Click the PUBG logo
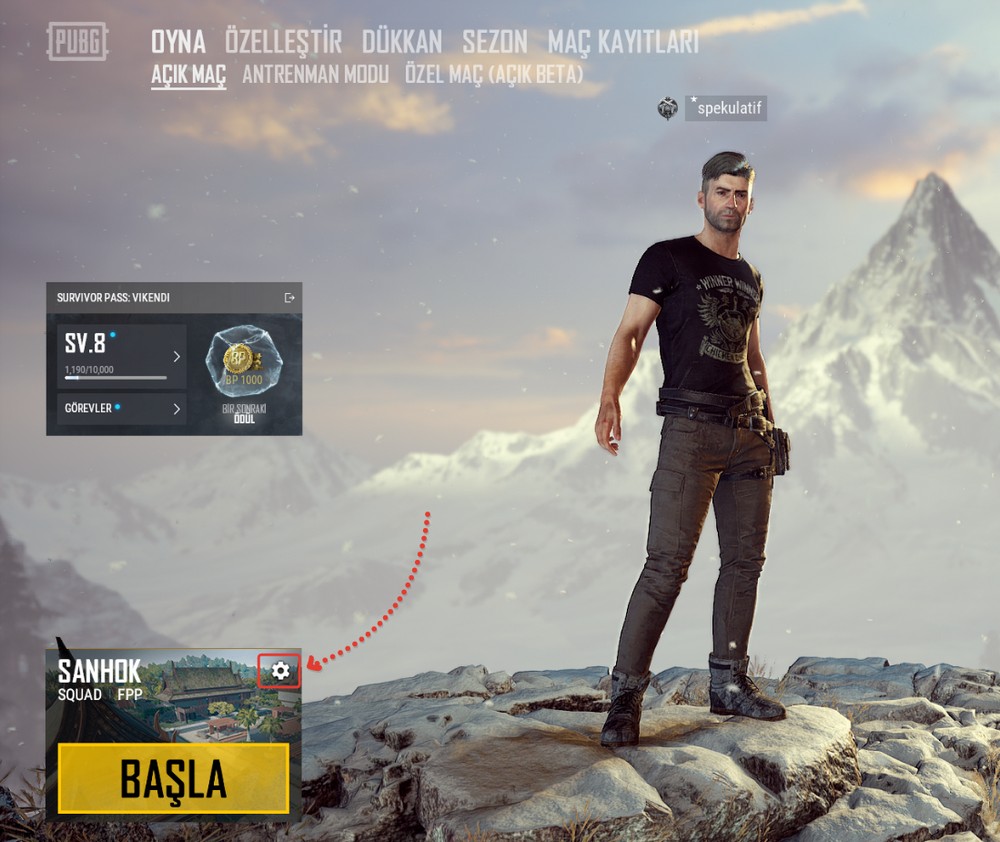 coord(77,41)
